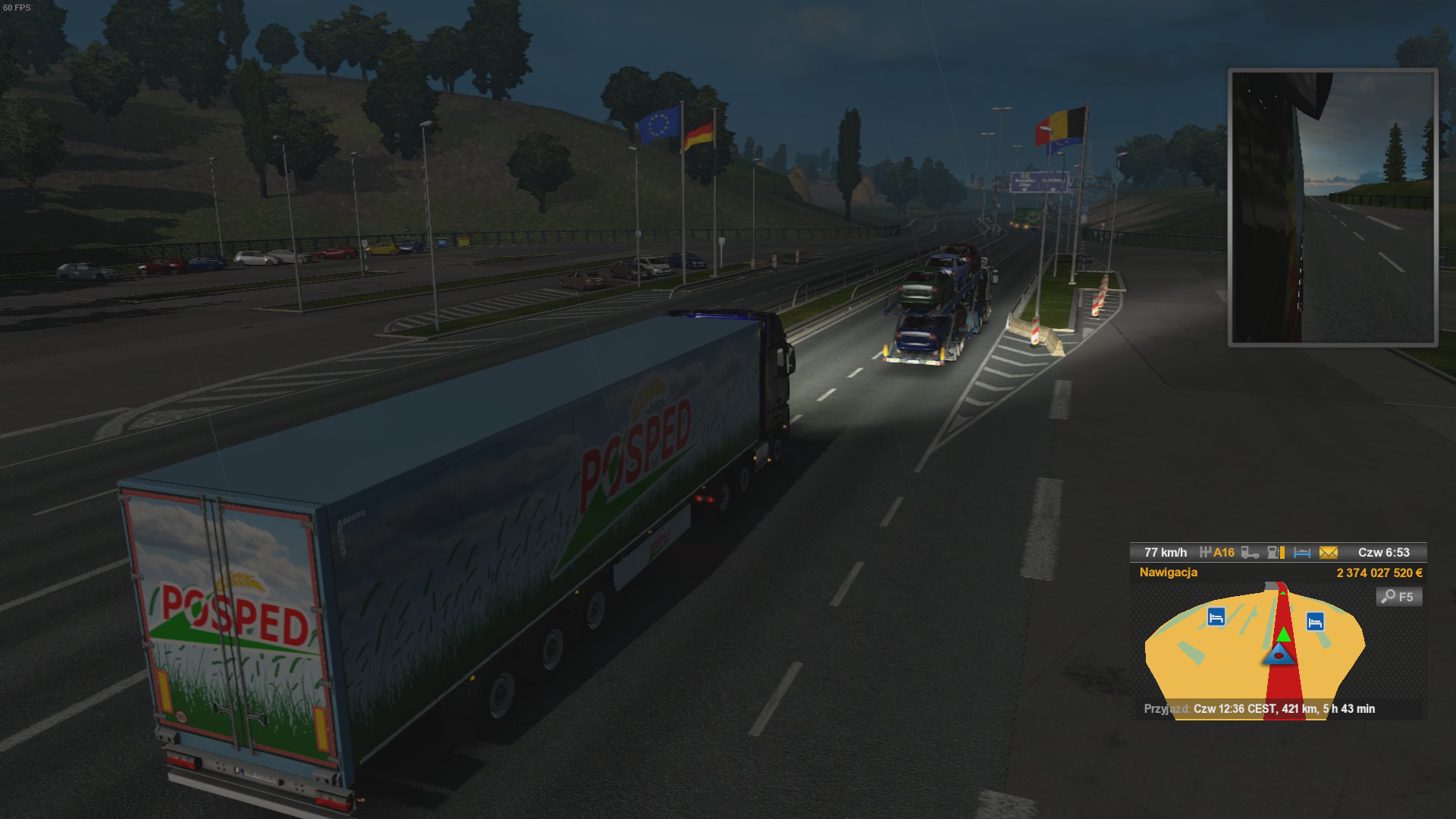Click the blue player arrow on the minimap

[1279, 655]
